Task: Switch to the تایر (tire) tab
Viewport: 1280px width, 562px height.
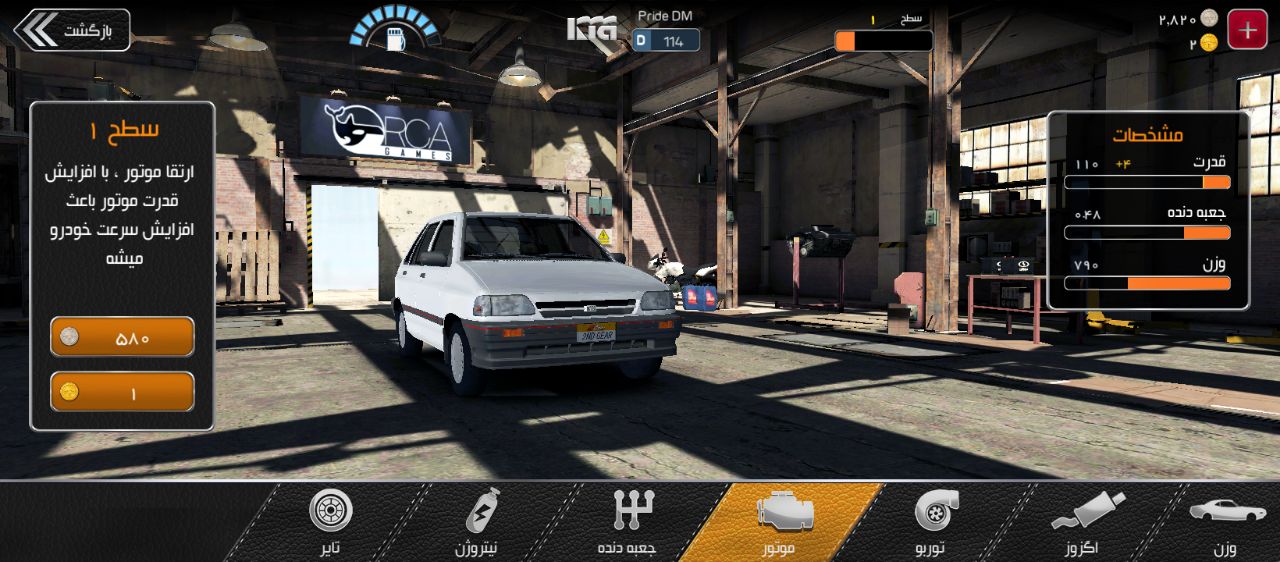Action: (330, 522)
